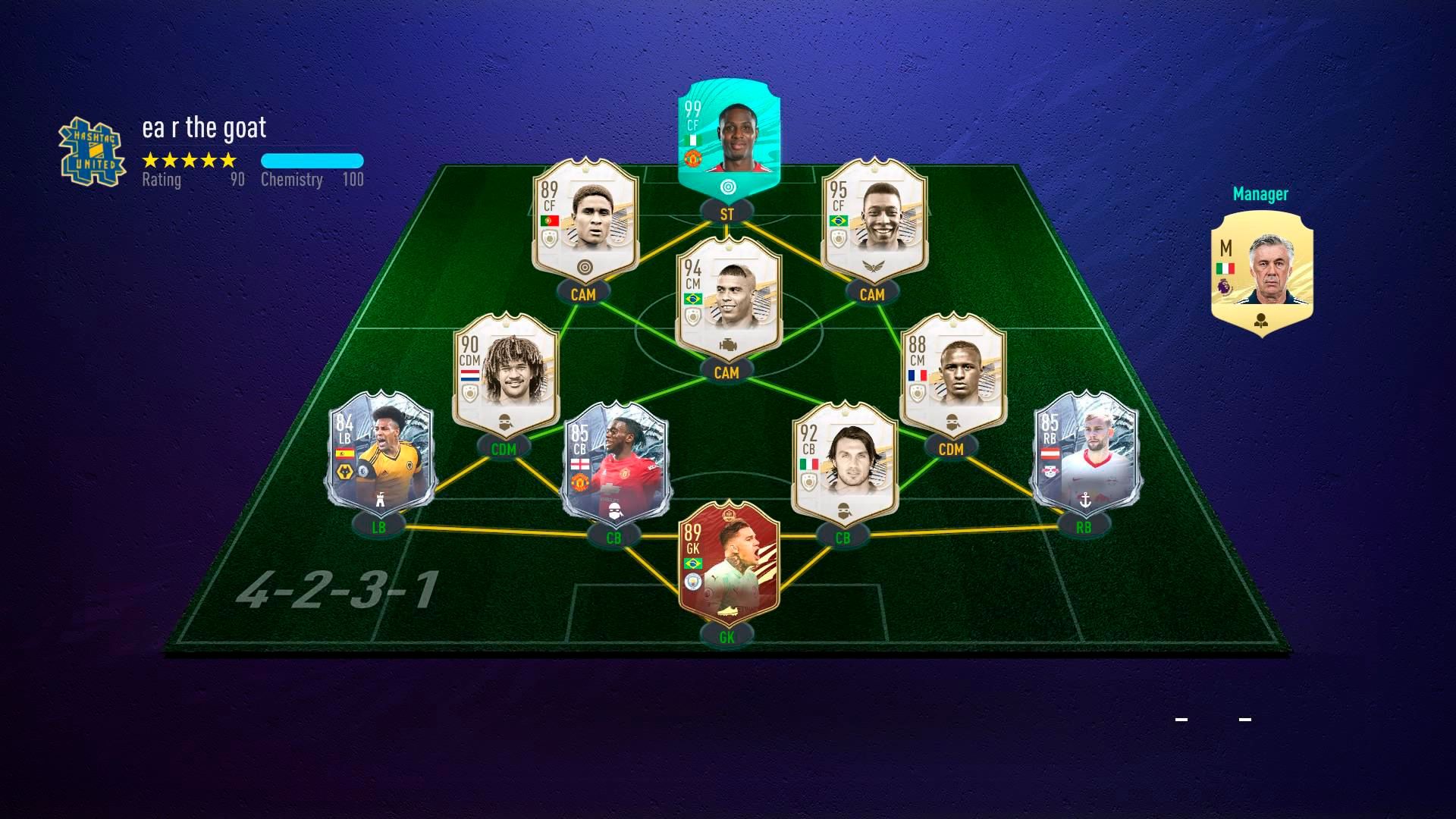Click the Wolves crest on the 84 LB card

[x=345, y=472]
